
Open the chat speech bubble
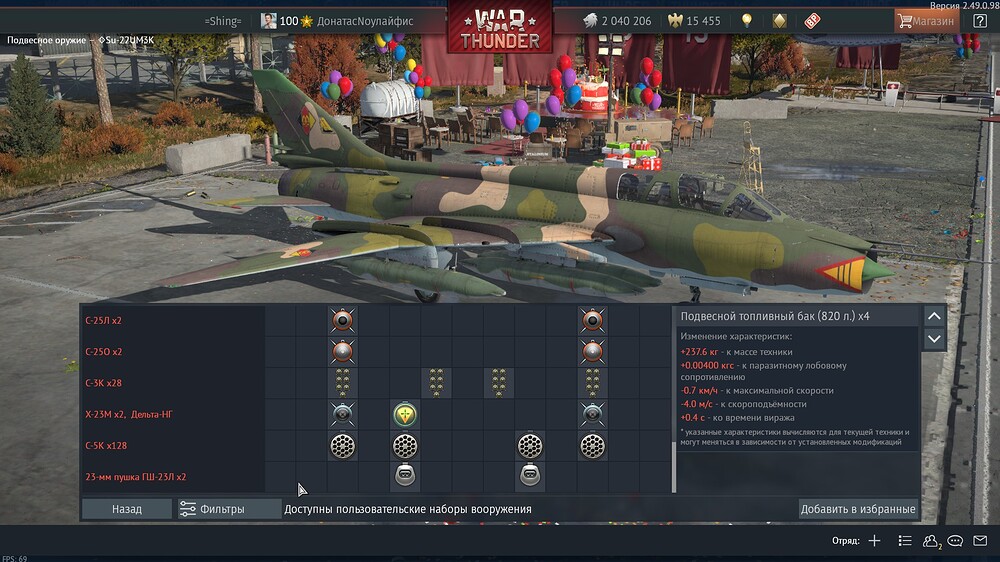(x=956, y=541)
